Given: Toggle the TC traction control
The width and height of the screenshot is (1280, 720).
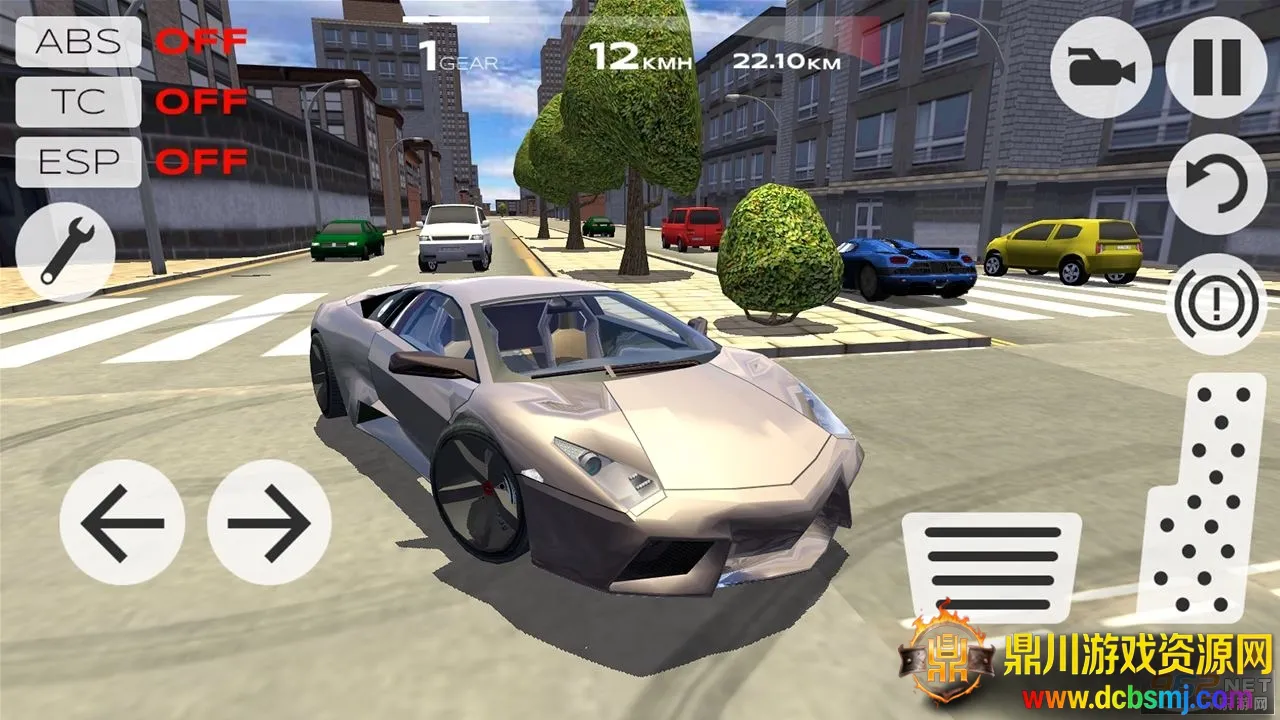Looking at the screenshot, I should tap(78, 102).
